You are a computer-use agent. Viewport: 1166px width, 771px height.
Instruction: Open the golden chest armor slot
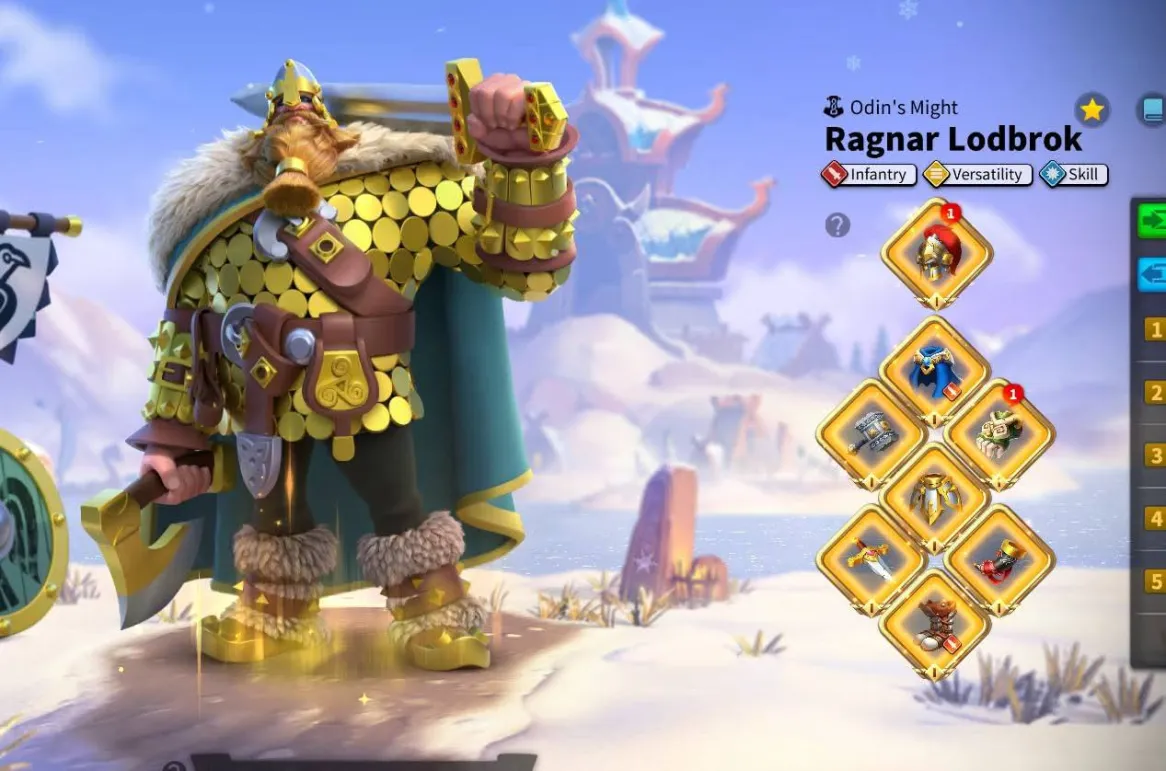[x=935, y=498]
